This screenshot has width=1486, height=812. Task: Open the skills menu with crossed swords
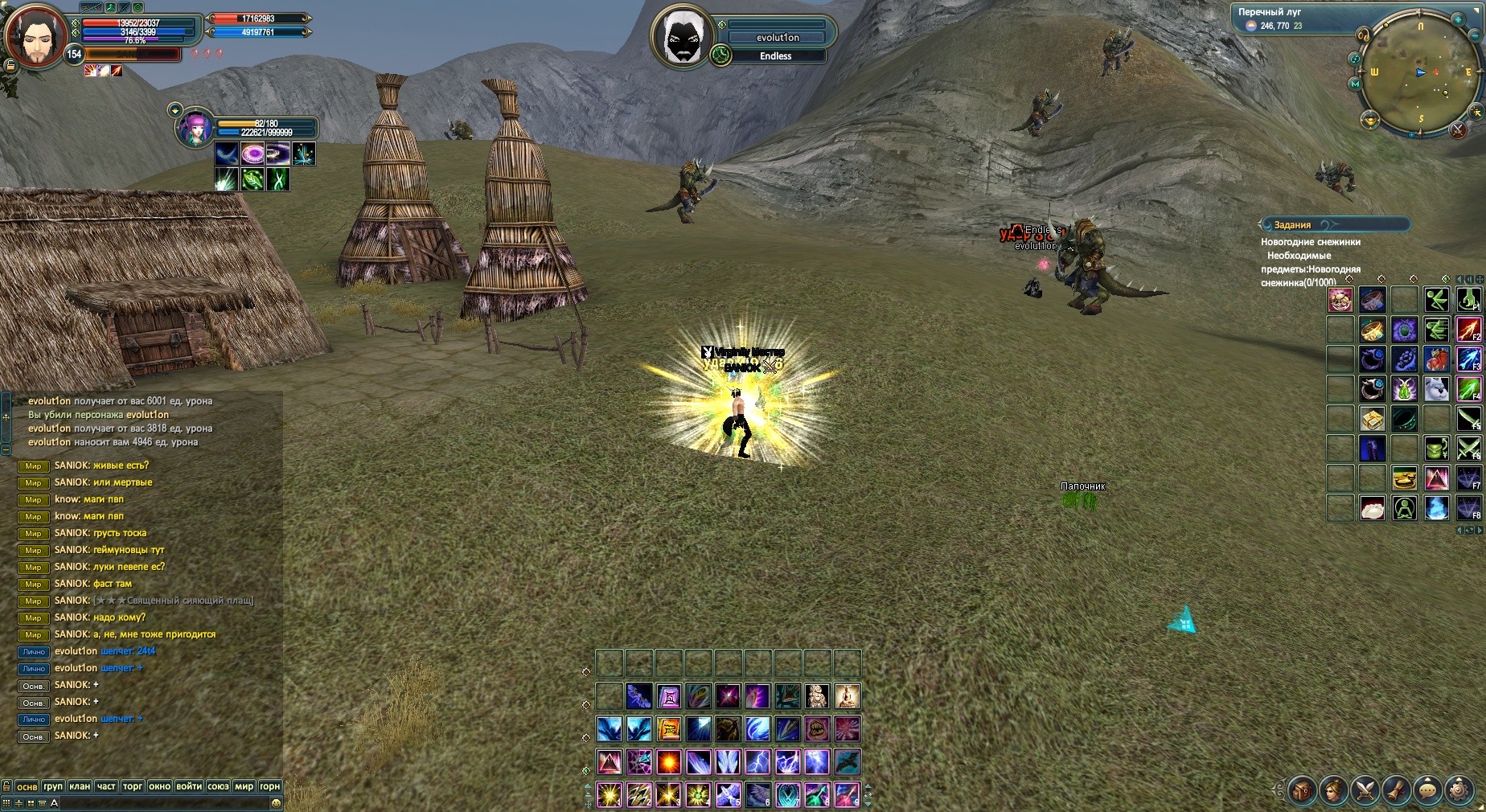tap(1365, 790)
